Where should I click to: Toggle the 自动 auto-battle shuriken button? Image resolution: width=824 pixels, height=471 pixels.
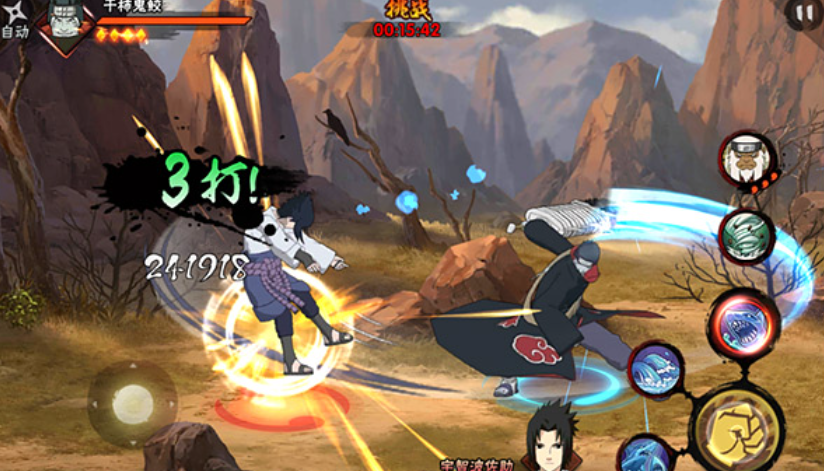[x=14, y=22]
